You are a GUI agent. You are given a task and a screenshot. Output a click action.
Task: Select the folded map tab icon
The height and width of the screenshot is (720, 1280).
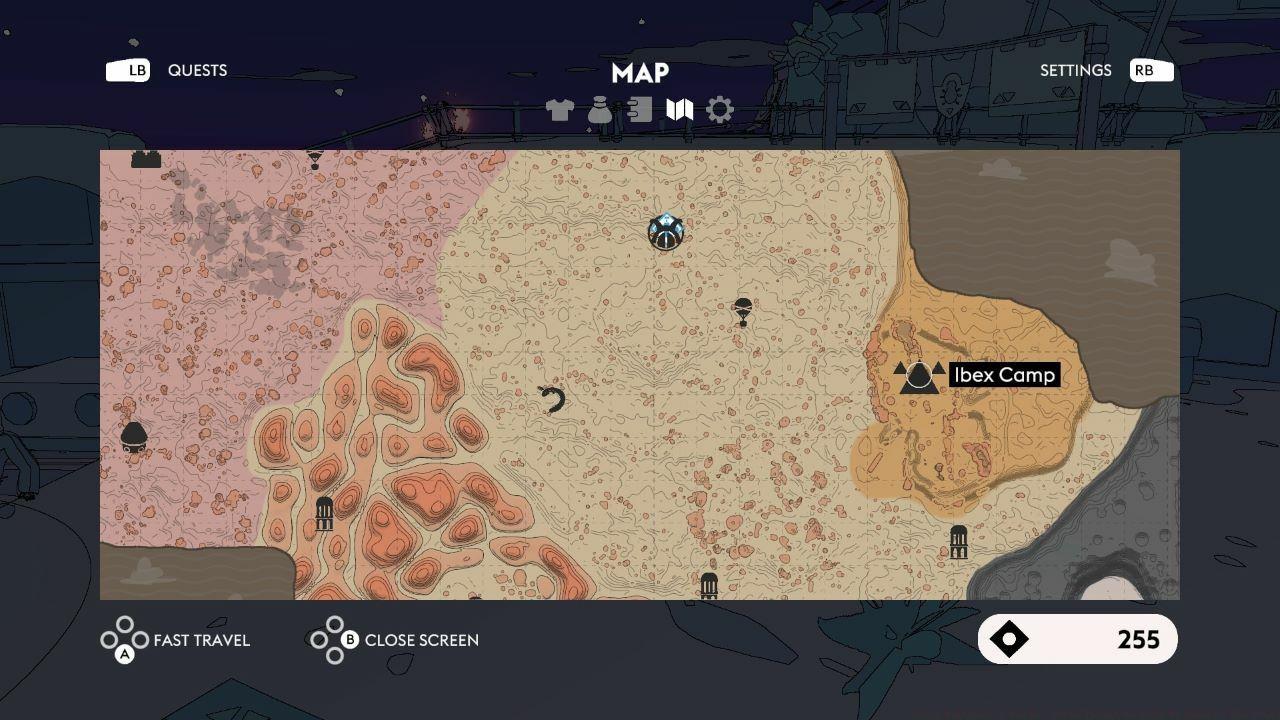coord(680,110)
